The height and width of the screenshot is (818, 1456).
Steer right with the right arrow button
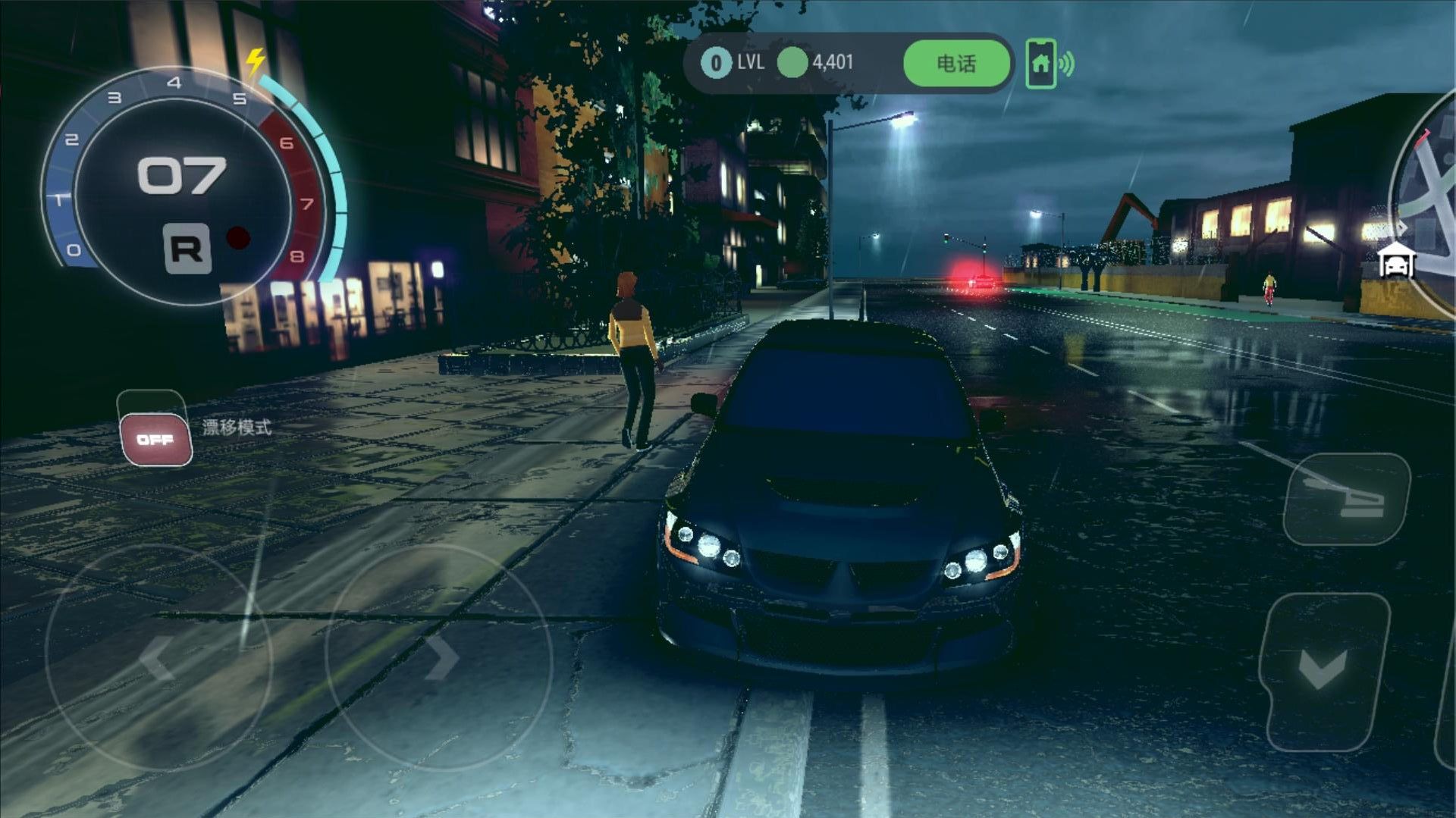[439, 657]
